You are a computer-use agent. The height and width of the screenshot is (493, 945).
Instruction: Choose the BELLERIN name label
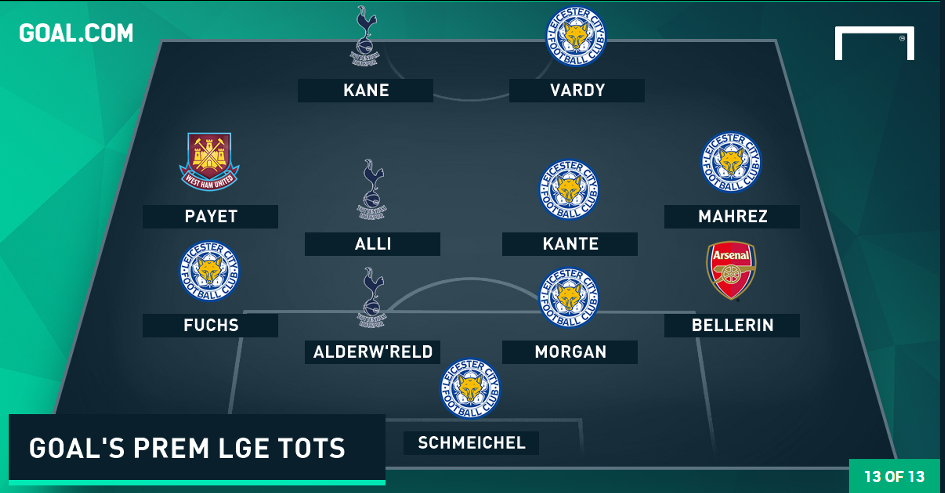732,325
